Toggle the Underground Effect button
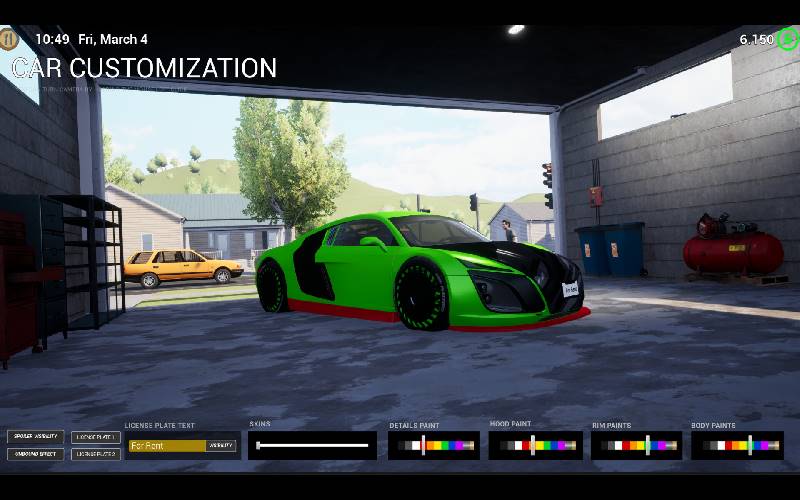This screenshot has width=800, height=500. (x=36, y=454)
